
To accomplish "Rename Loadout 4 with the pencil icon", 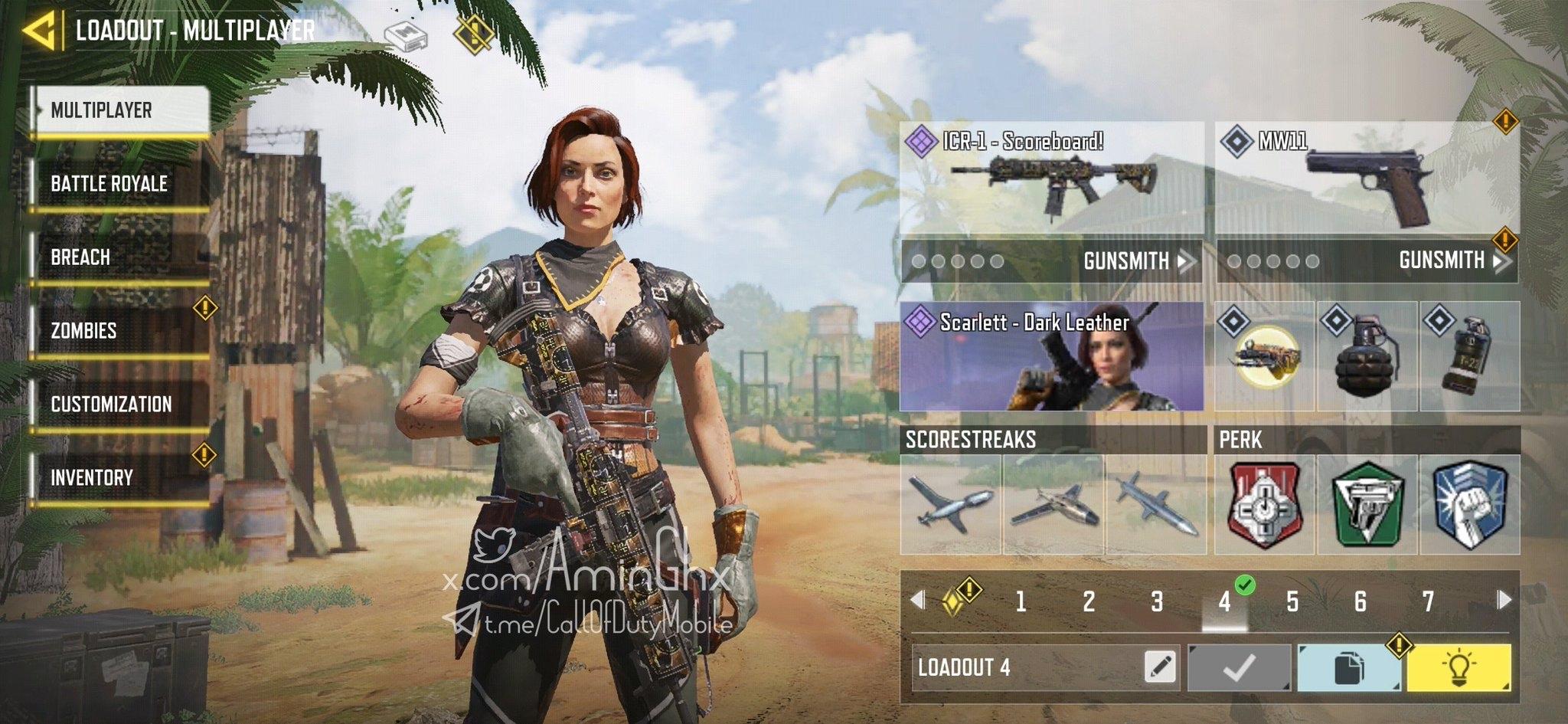I will point(1160,667).
